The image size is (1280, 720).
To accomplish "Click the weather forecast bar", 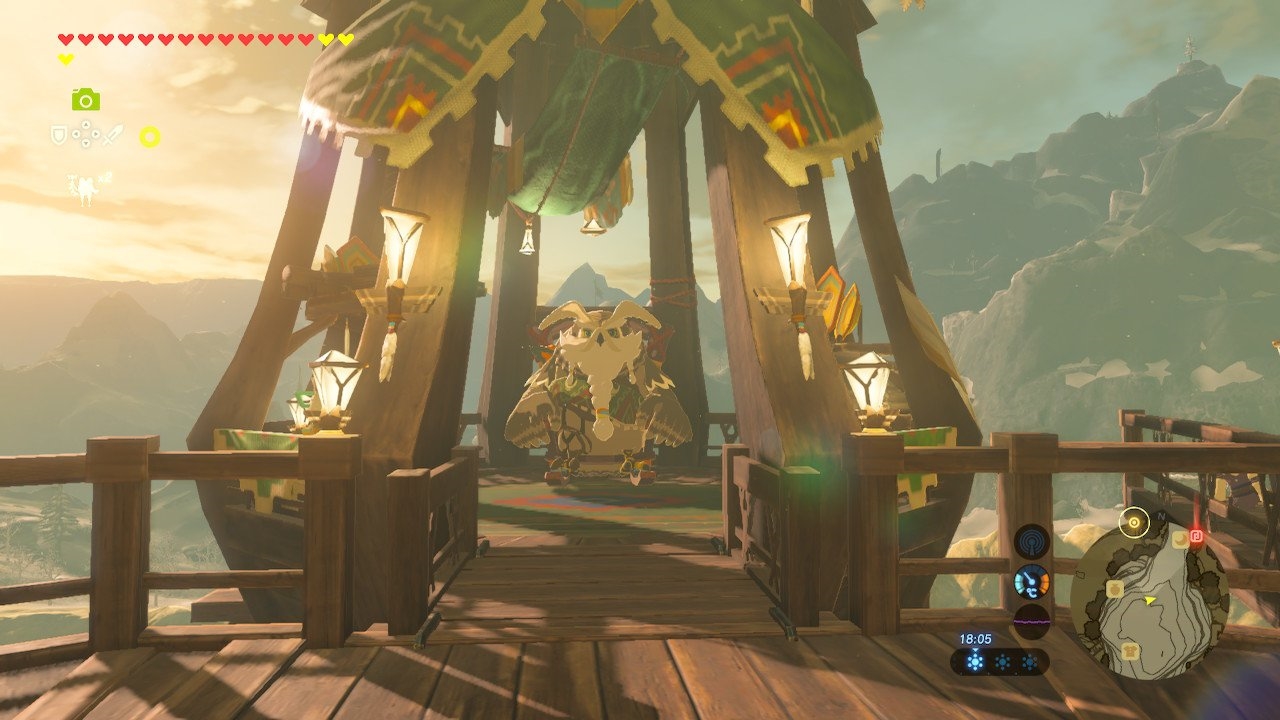I will point(1000,662).
